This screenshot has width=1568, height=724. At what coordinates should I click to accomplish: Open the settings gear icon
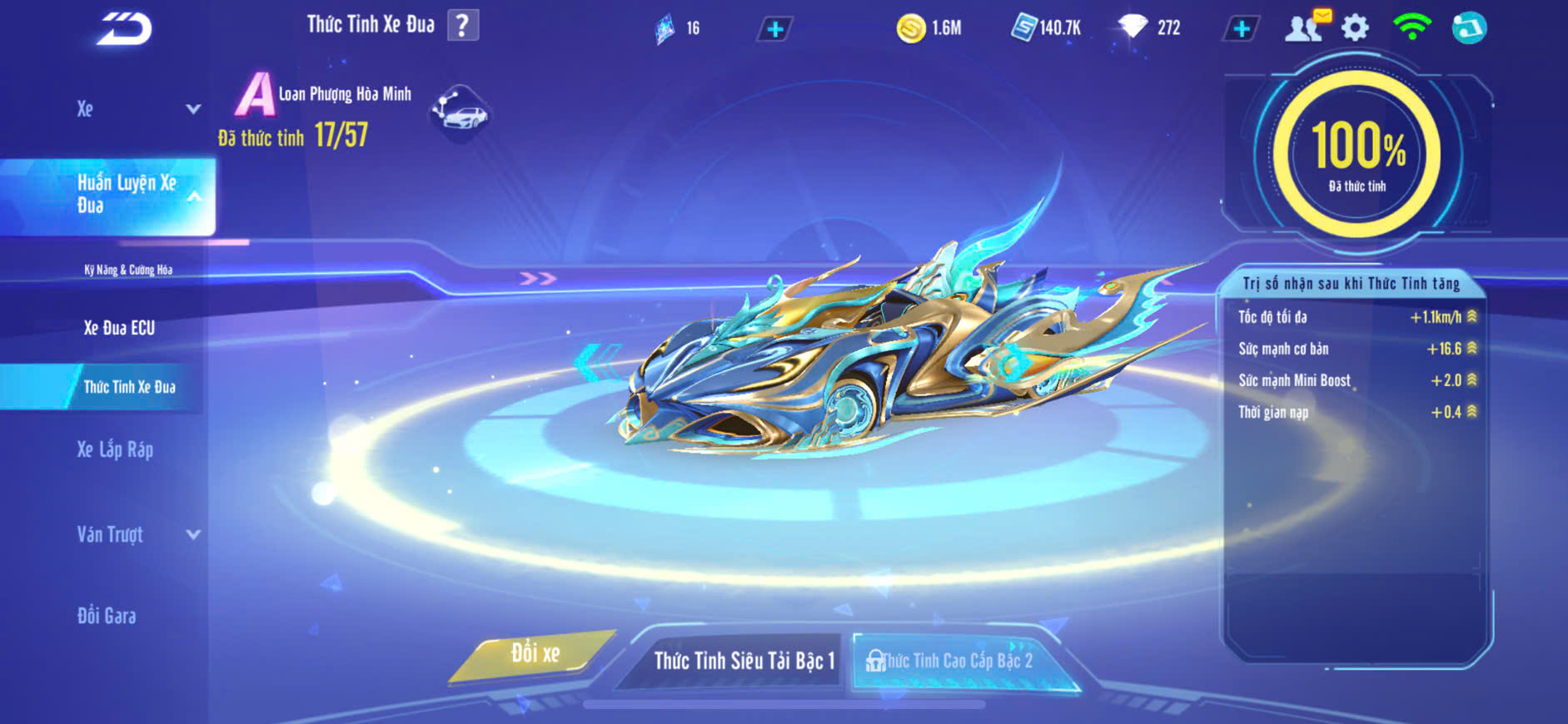tap(1355, 28)
